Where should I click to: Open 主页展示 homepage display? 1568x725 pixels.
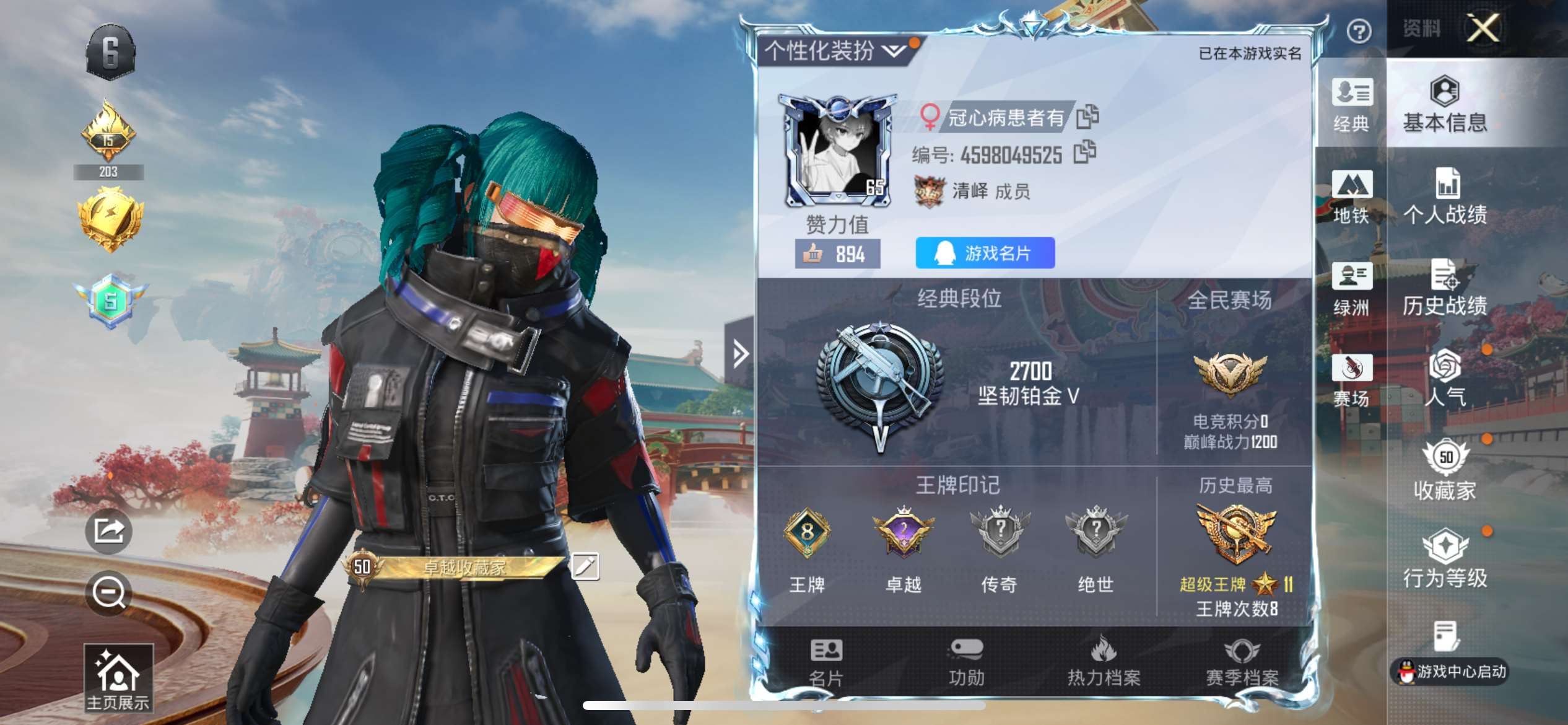[118, 679]
